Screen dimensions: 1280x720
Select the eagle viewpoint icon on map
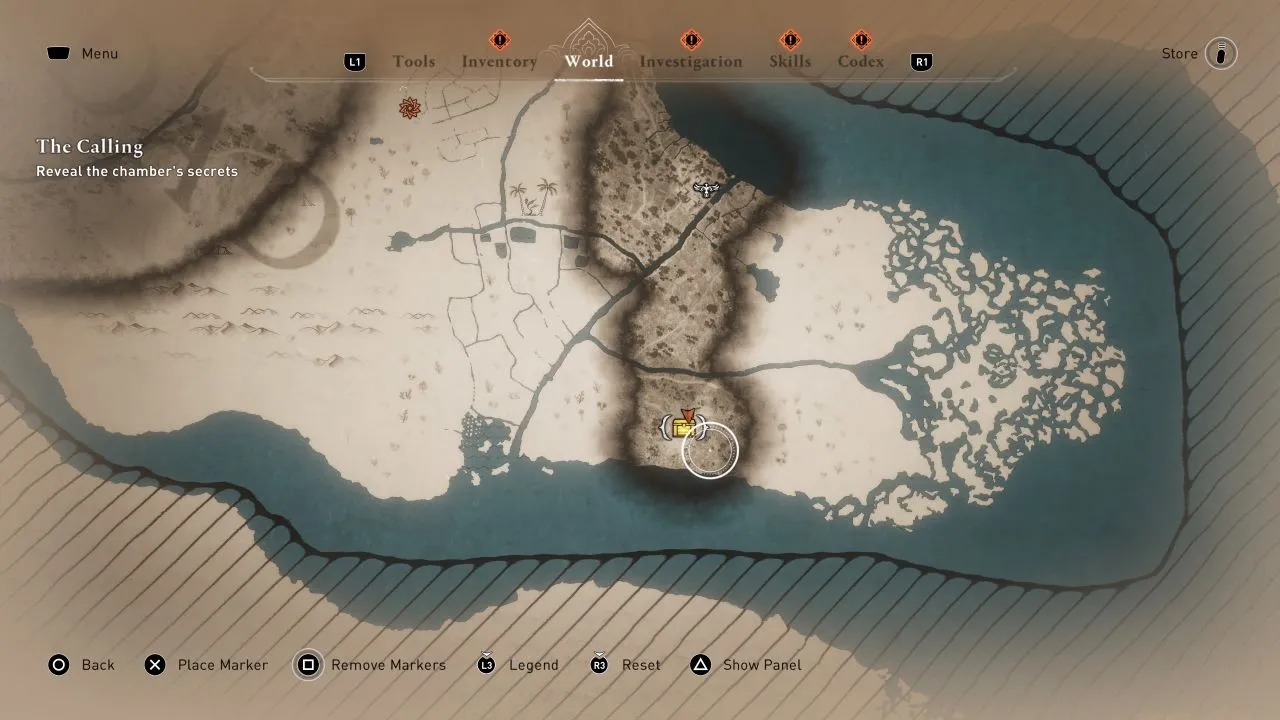pos(706,188)
